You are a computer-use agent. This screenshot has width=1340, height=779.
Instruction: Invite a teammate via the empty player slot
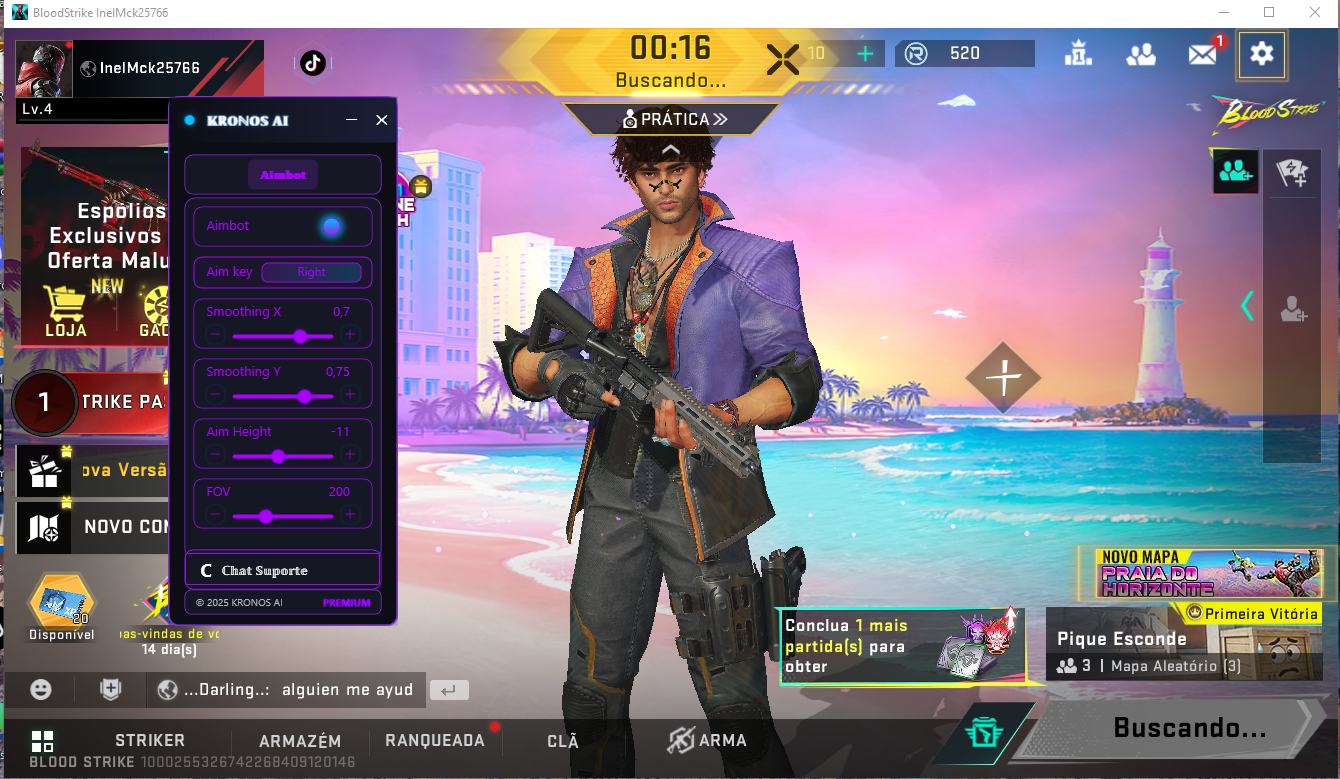click(1293, 309)
